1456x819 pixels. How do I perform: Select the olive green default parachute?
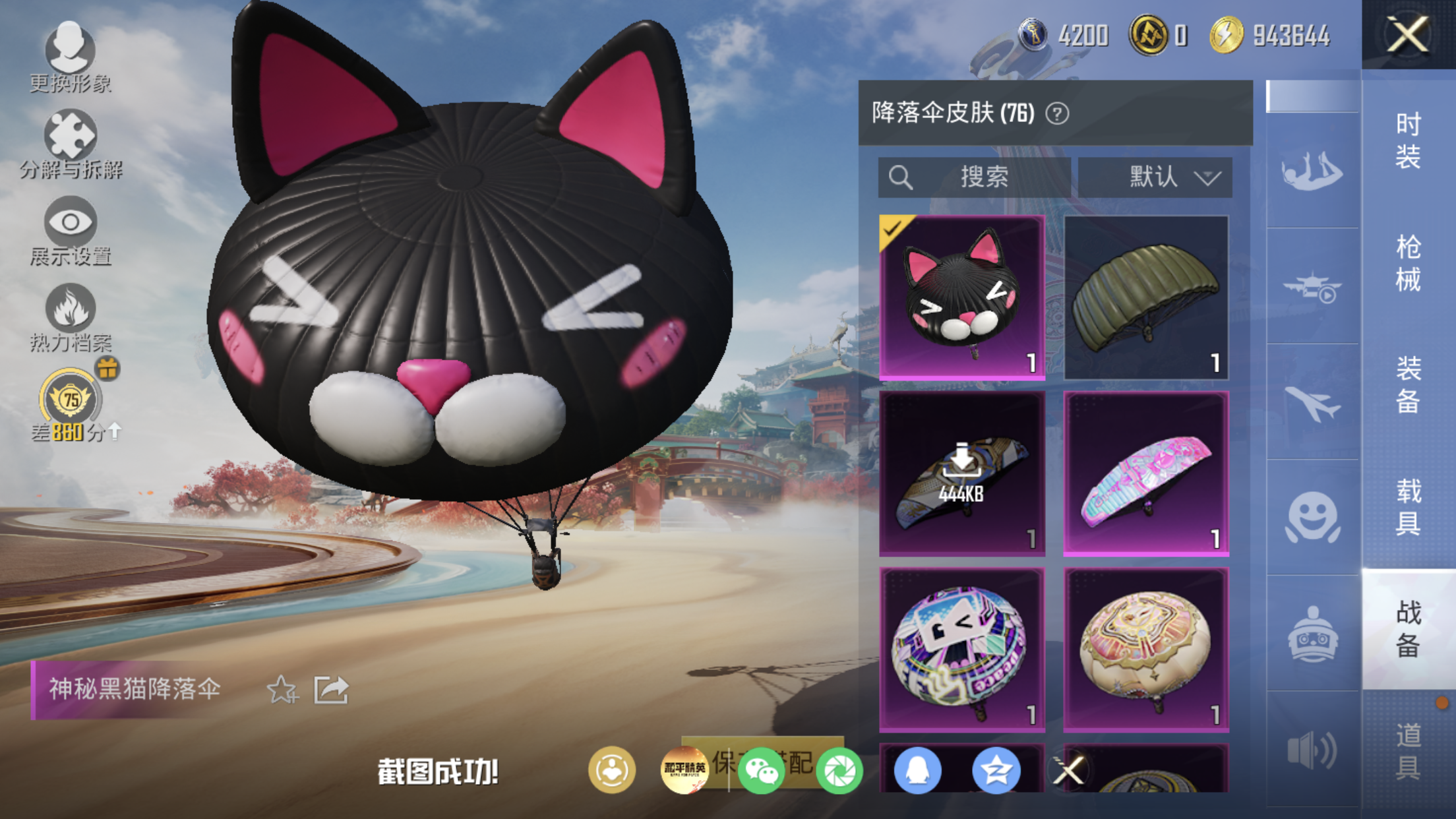[1146, 297]
